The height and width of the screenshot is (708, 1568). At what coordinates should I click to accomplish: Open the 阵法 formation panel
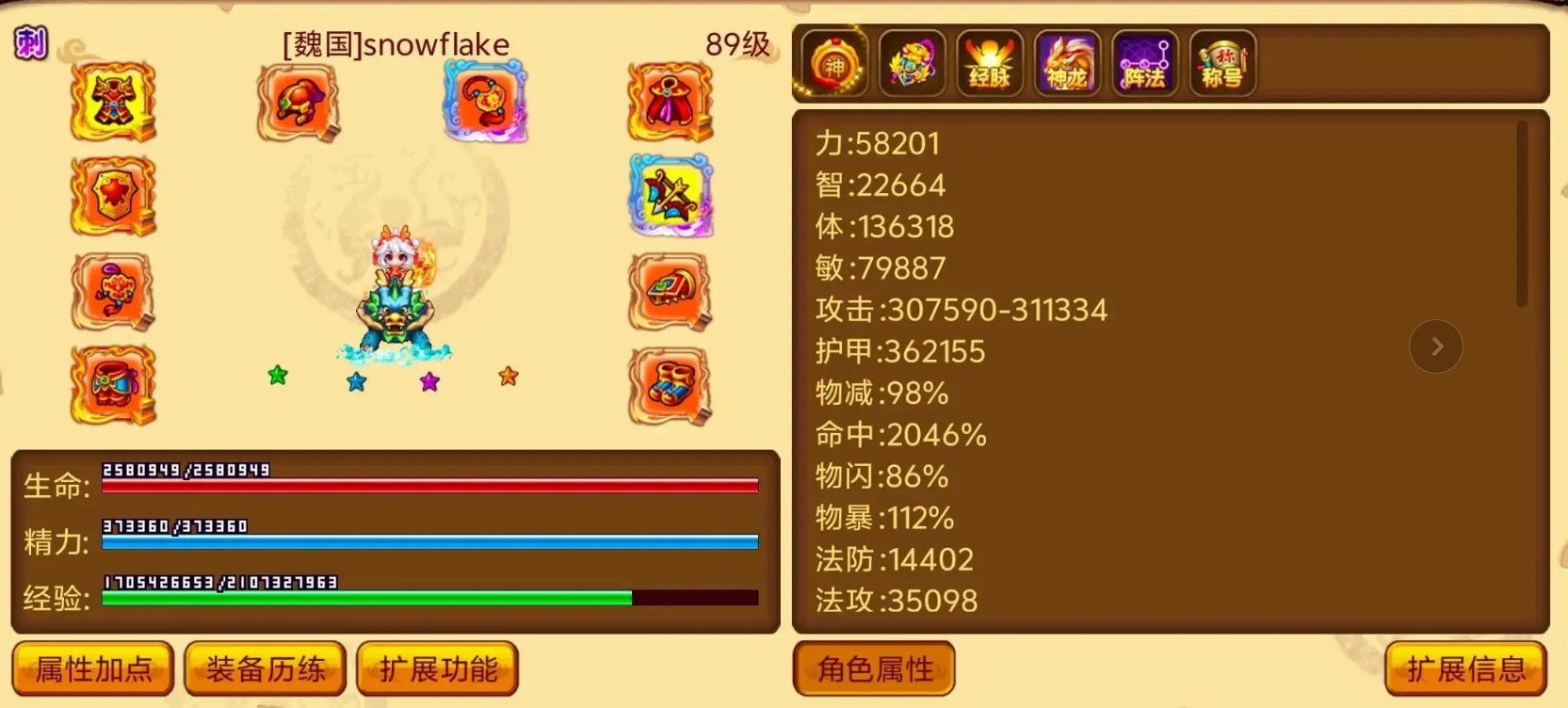point(1142,64)
